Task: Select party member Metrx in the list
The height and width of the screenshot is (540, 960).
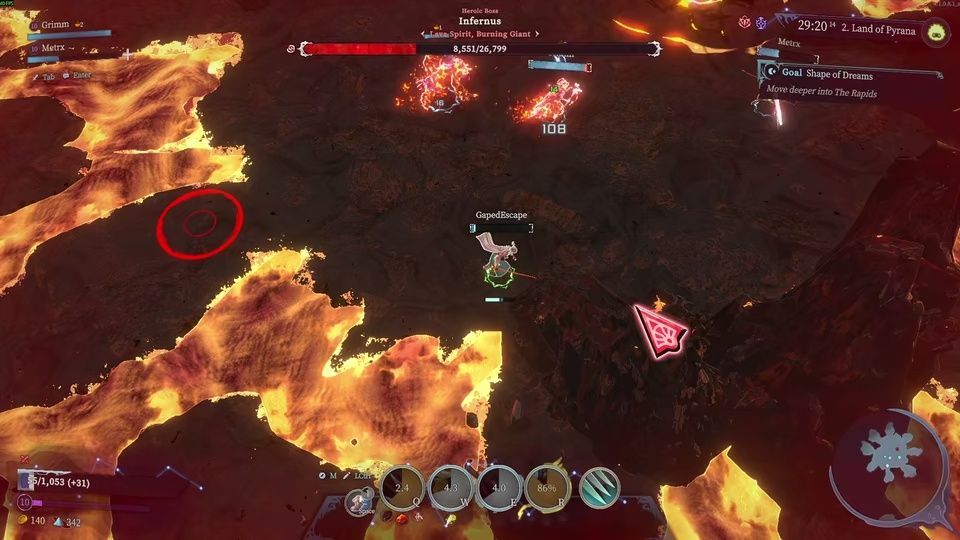Action: (x=48, y=47)
